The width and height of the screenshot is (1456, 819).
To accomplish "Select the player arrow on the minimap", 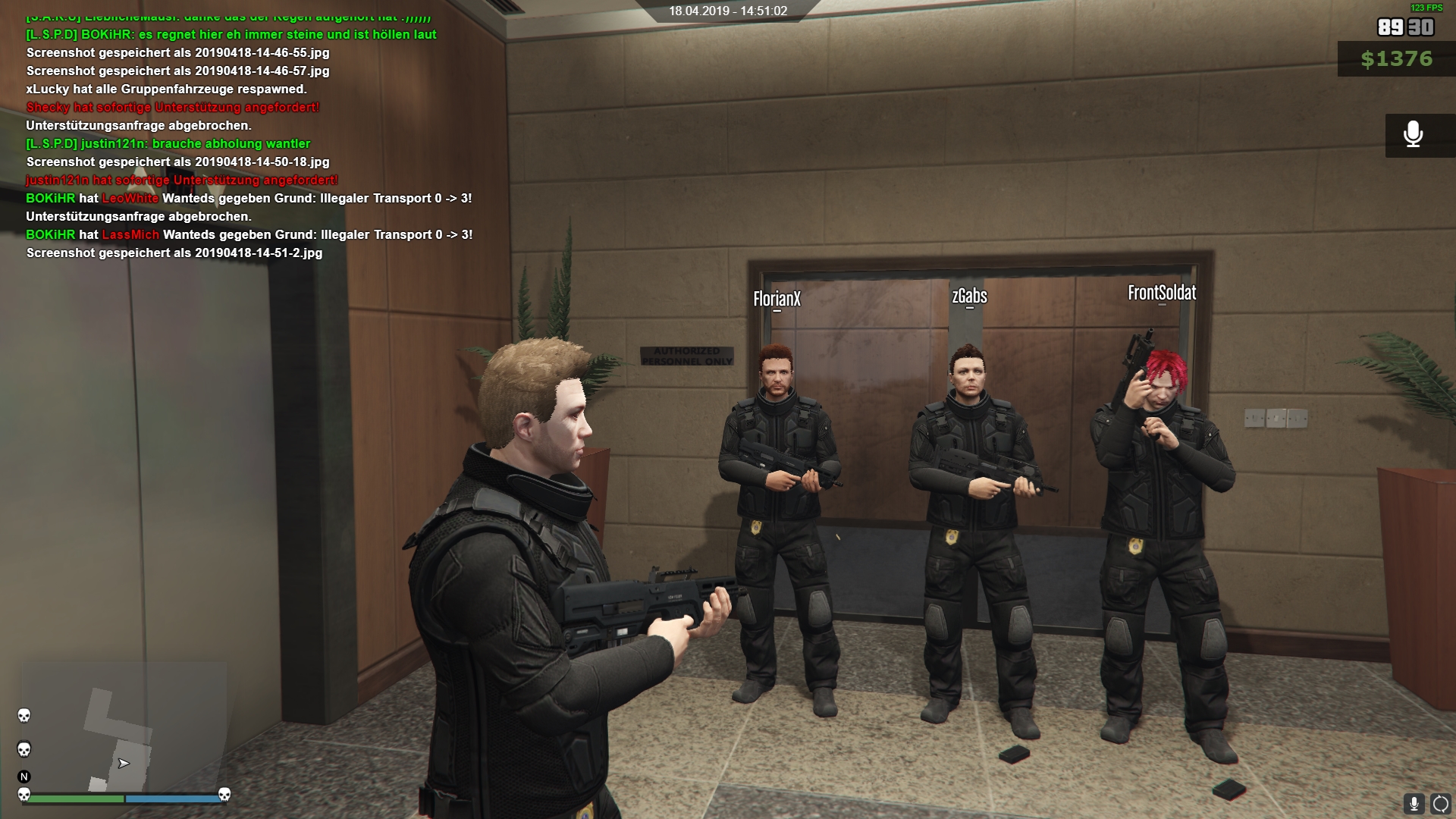I will tap(124, 763).
